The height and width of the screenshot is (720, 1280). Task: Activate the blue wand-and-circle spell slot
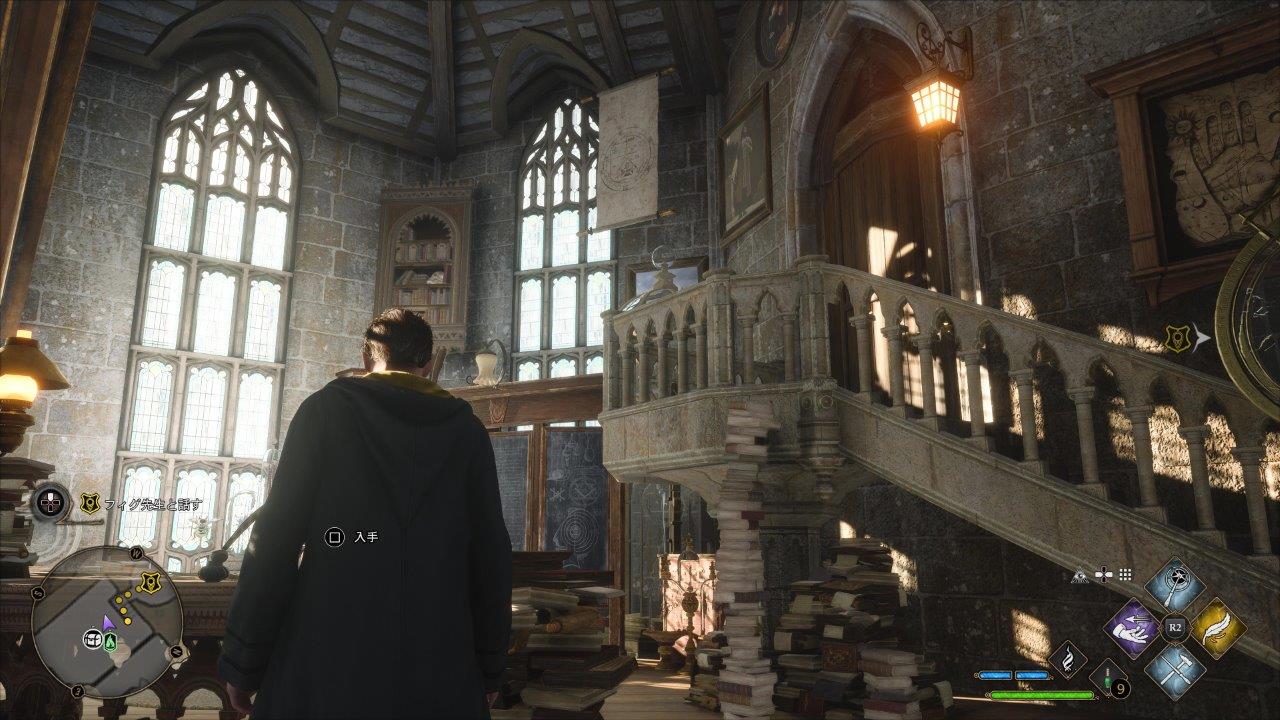1175,585
